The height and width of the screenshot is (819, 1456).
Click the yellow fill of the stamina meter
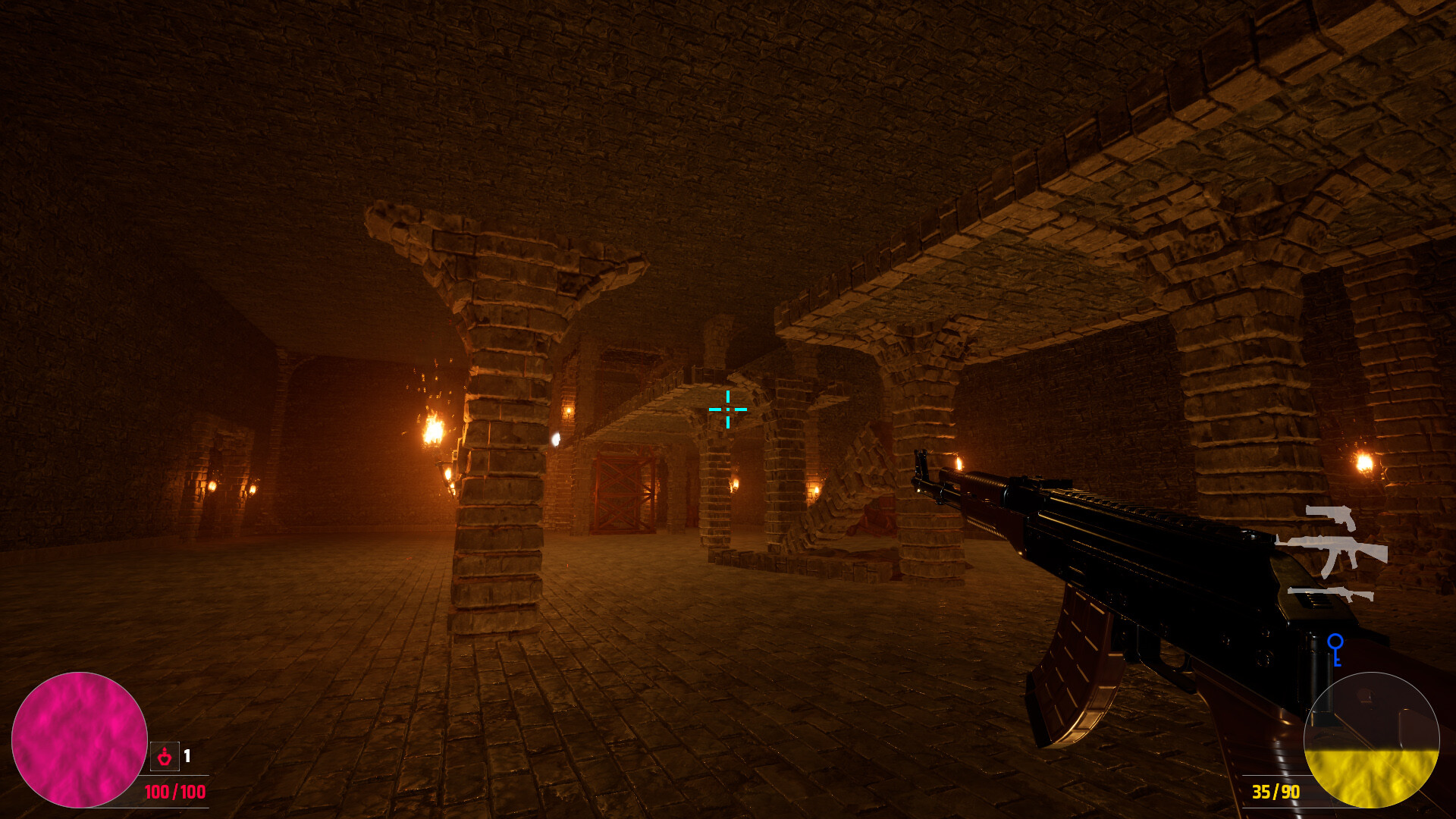(x=1373, y=777)
